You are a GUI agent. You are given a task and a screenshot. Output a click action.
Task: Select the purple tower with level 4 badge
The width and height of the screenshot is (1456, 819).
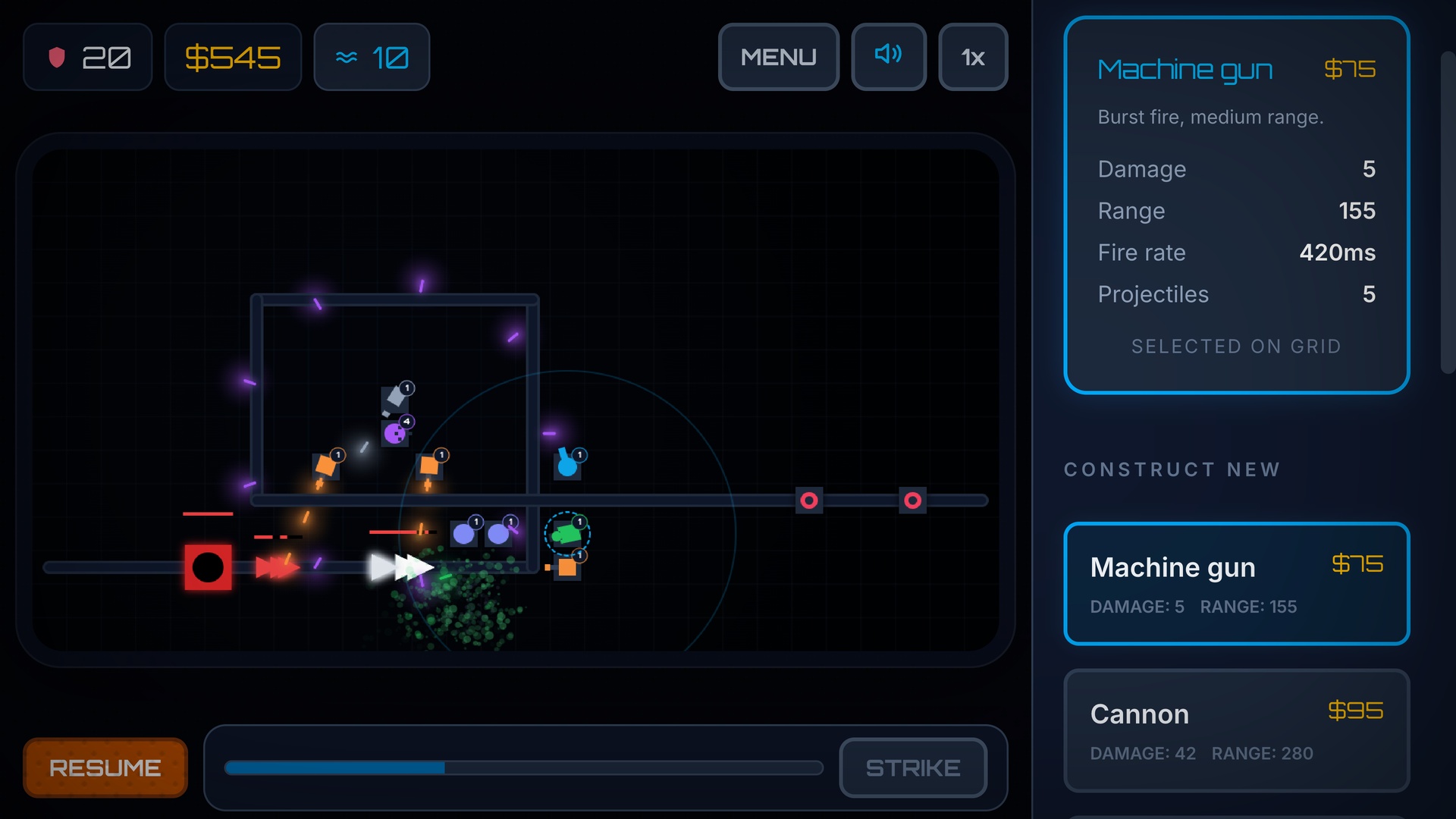pyautogui.click(x=395, y=433)
